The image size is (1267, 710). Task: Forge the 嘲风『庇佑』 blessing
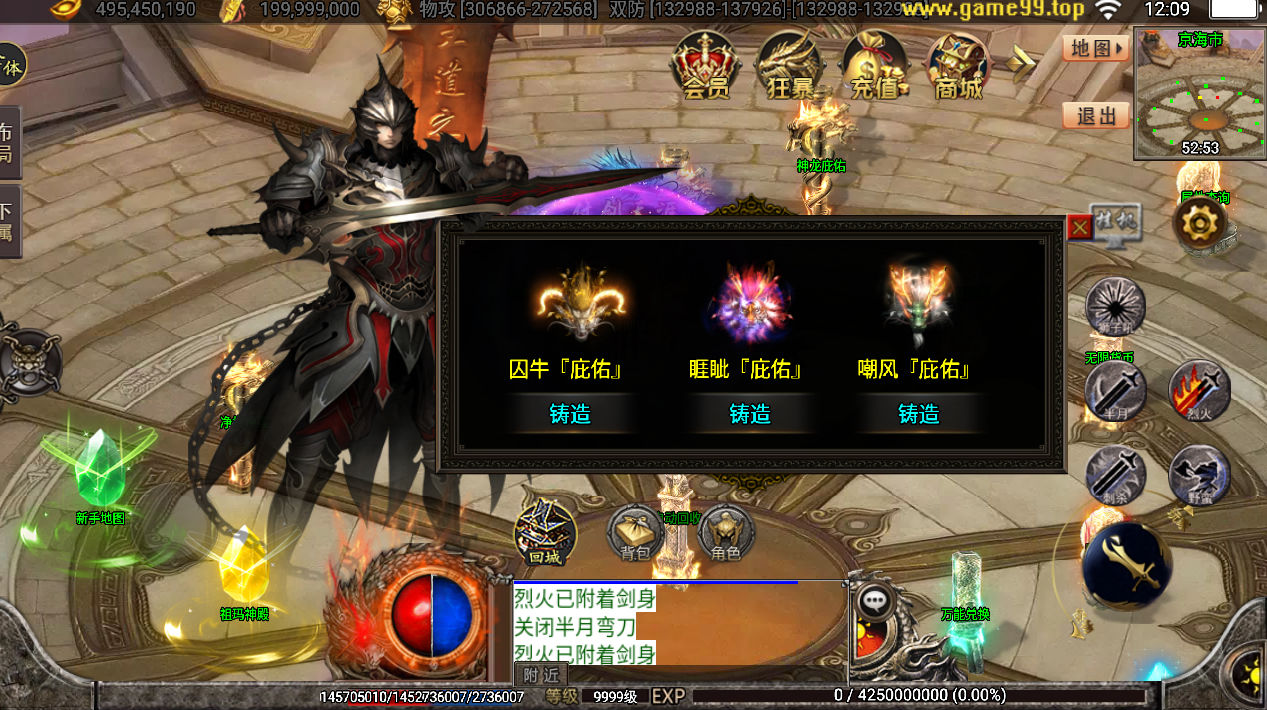click(x=918, y=414)
